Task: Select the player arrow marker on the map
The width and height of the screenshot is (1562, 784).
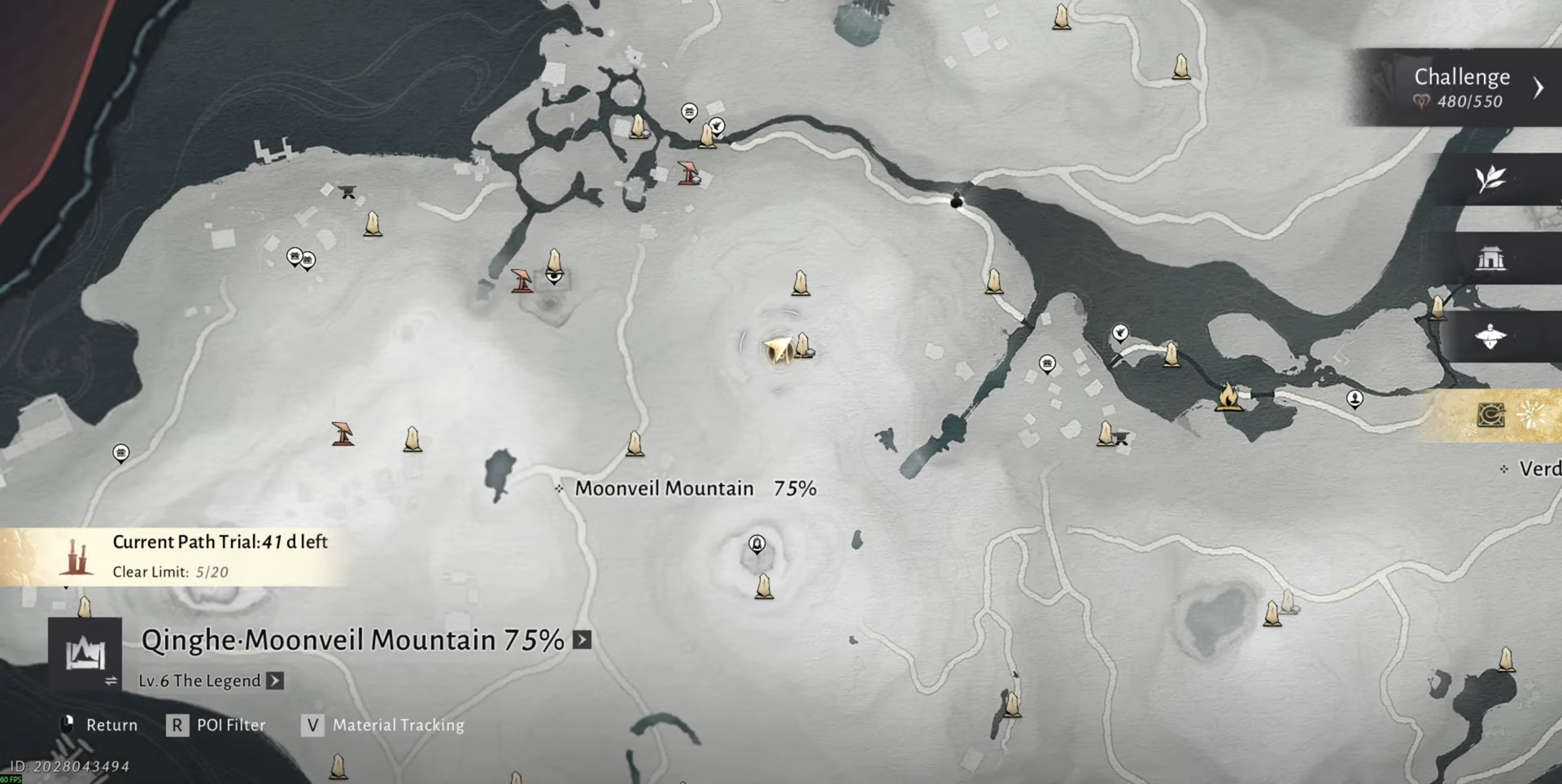Action: point(779,350)
